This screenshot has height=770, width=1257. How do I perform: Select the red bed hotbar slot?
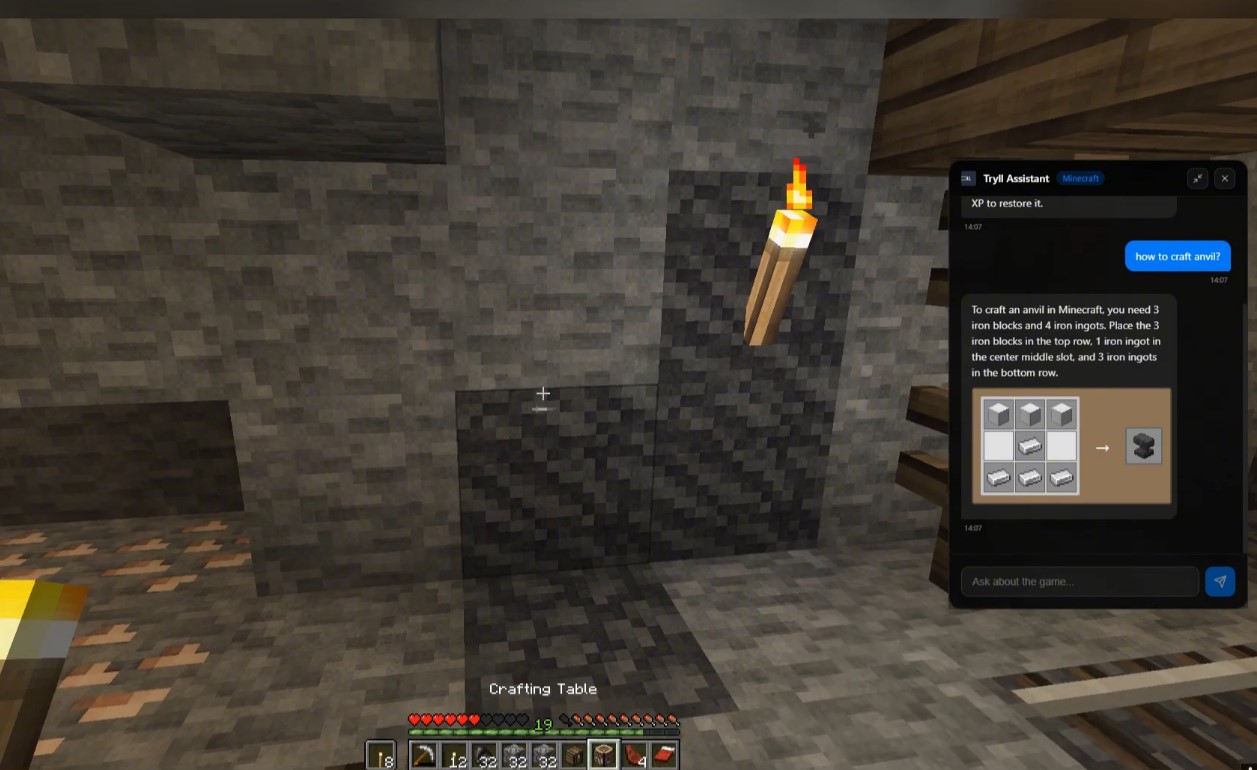pos(663,756)
